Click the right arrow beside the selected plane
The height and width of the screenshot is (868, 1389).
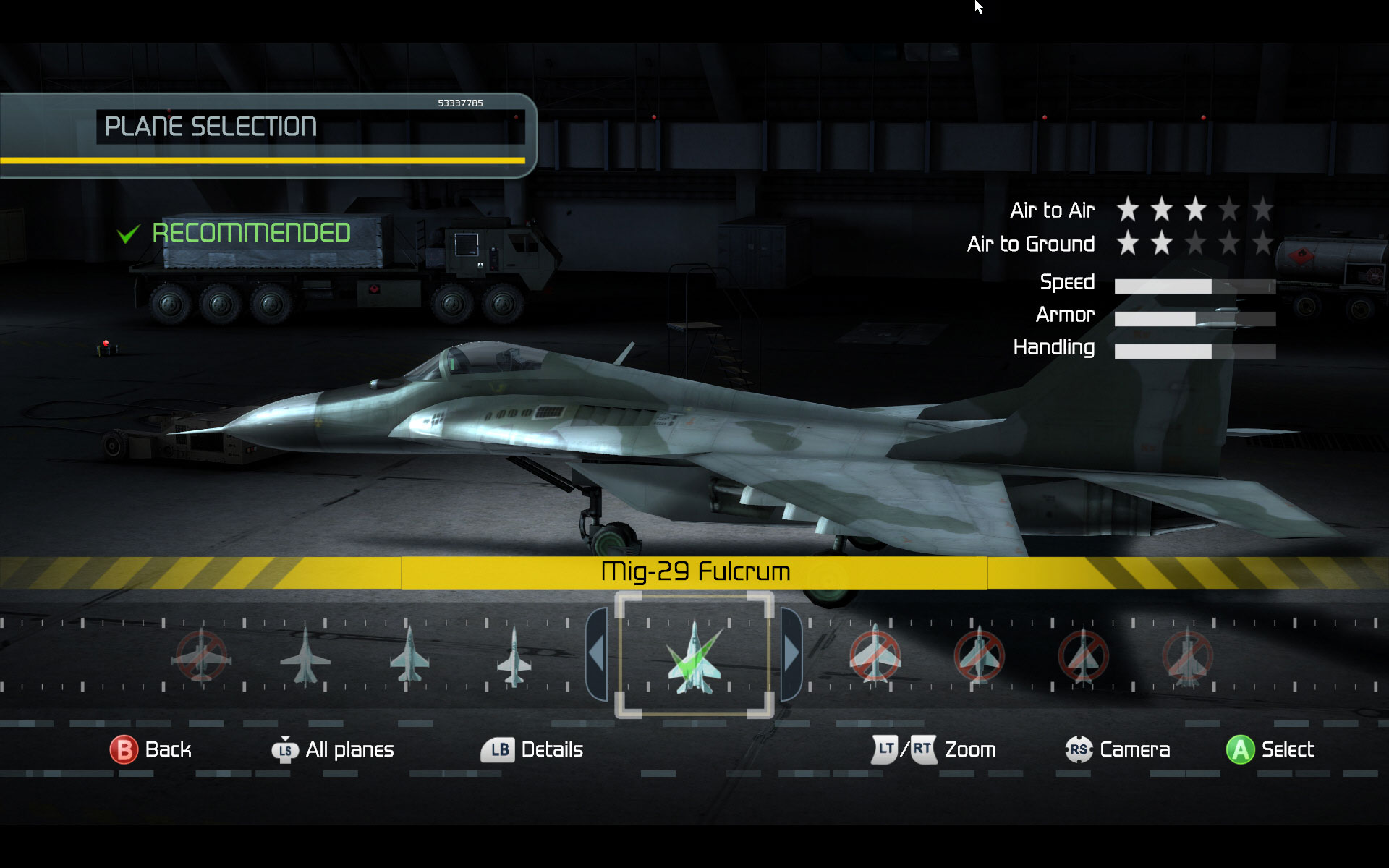[x=791, y=655]
